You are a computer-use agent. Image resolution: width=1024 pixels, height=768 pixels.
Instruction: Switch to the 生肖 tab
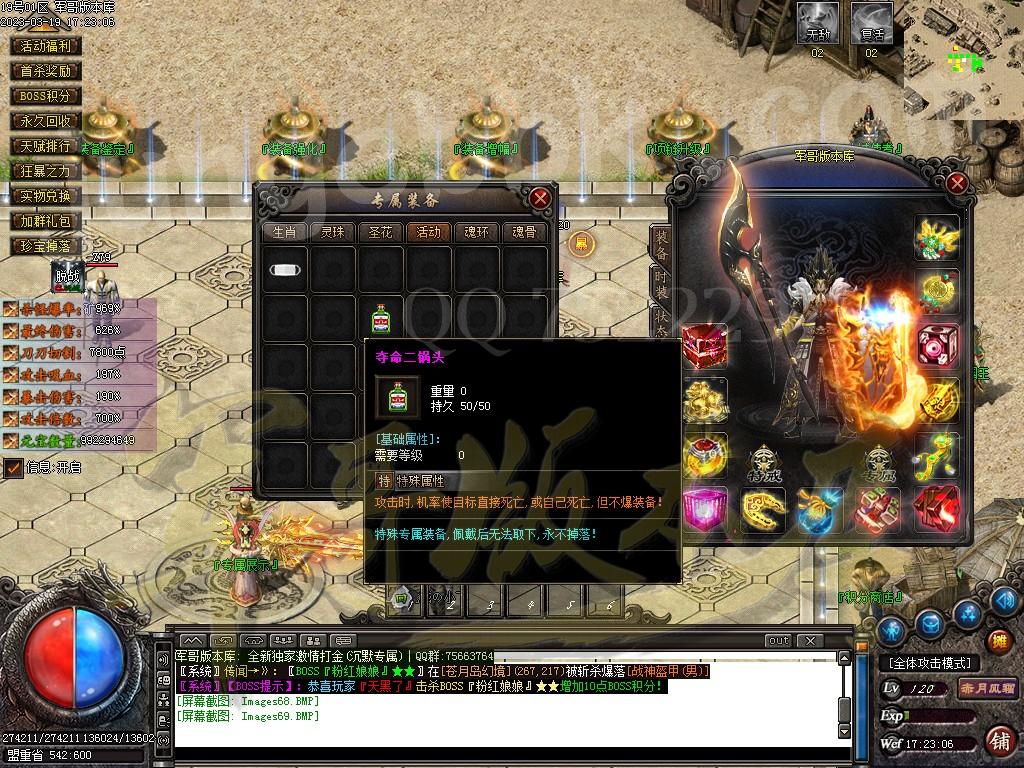[x=284, y=232]
